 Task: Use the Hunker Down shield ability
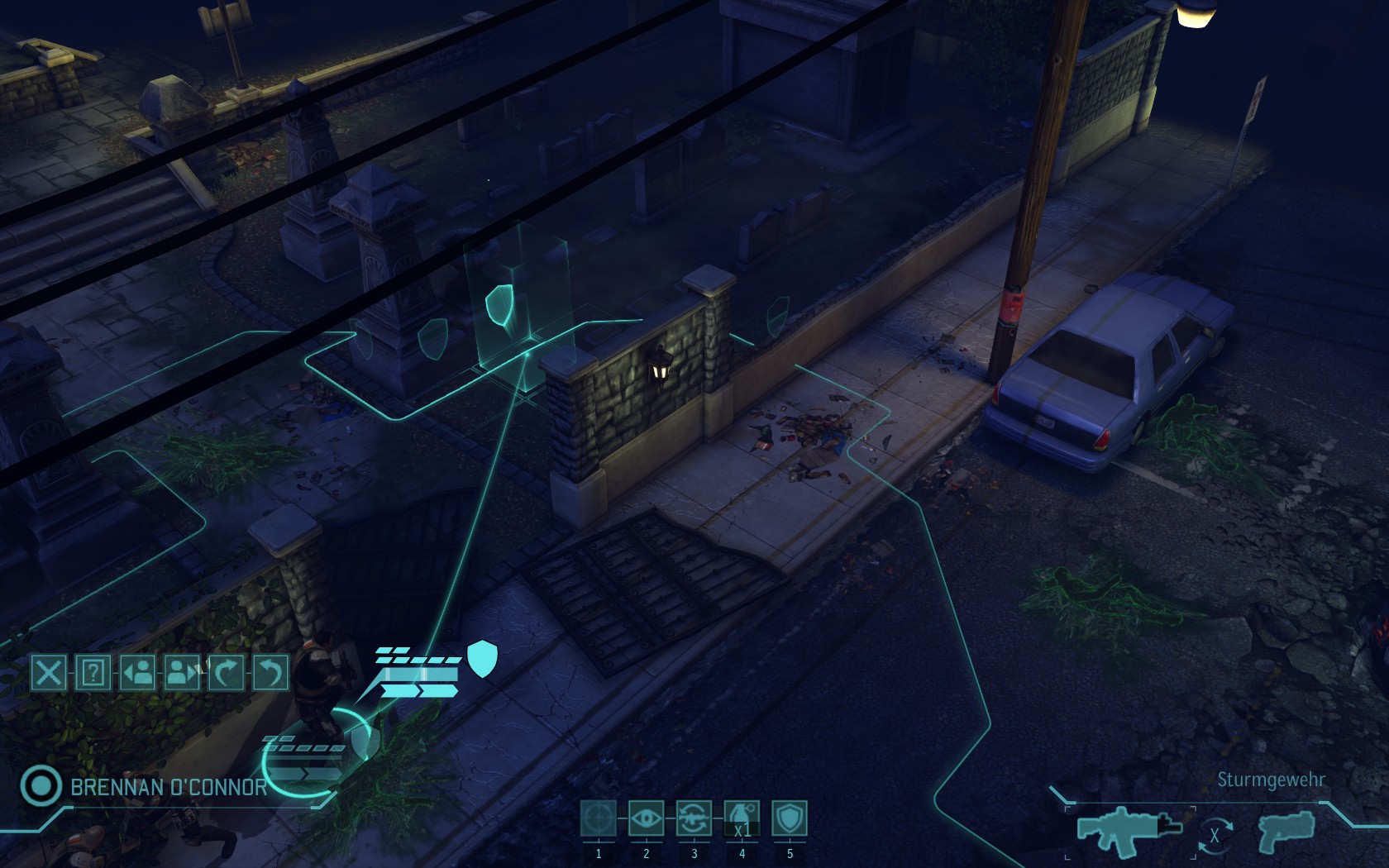(x=790, y=819)
